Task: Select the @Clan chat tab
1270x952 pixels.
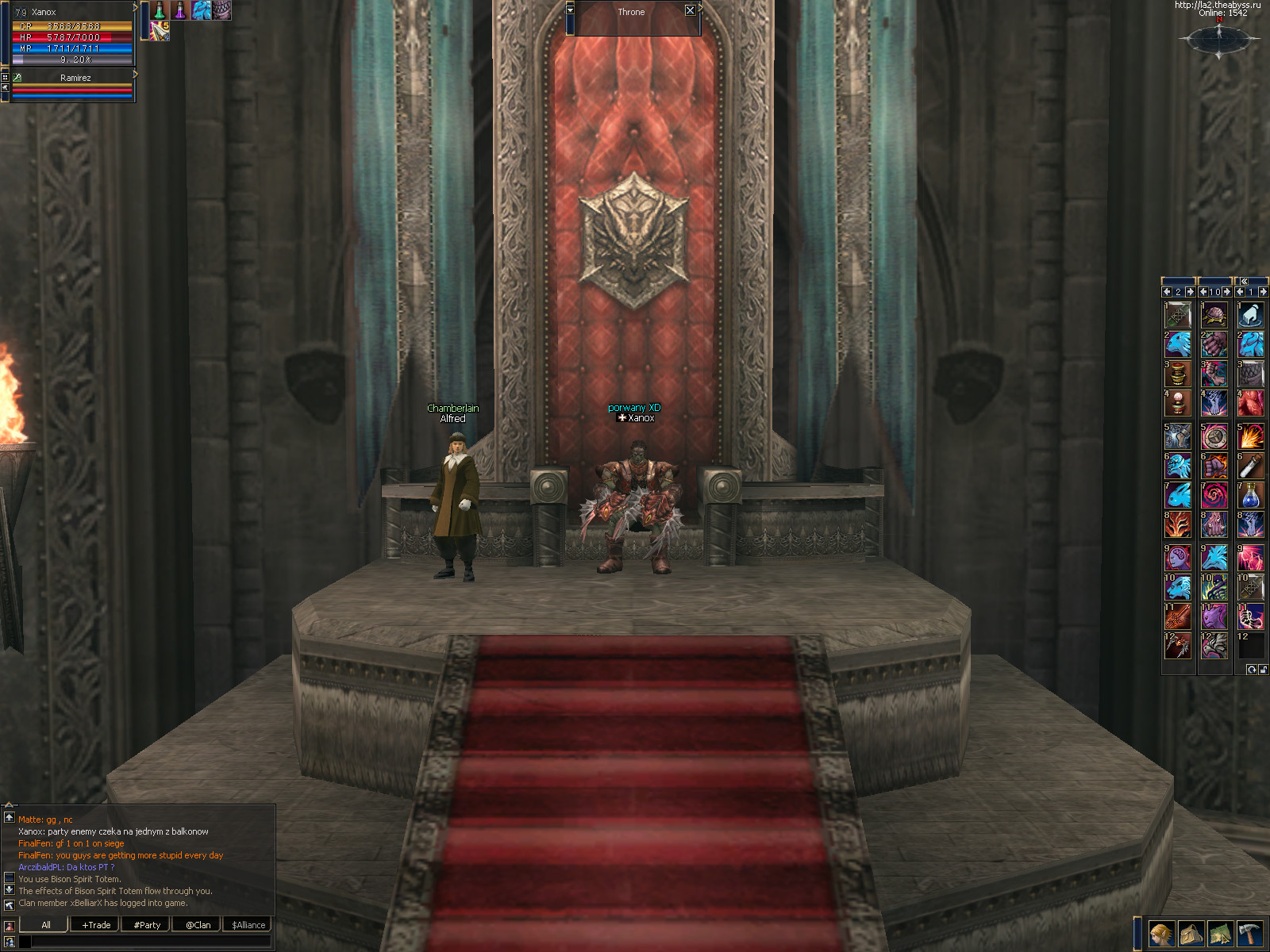Action: tap(198, 924)
